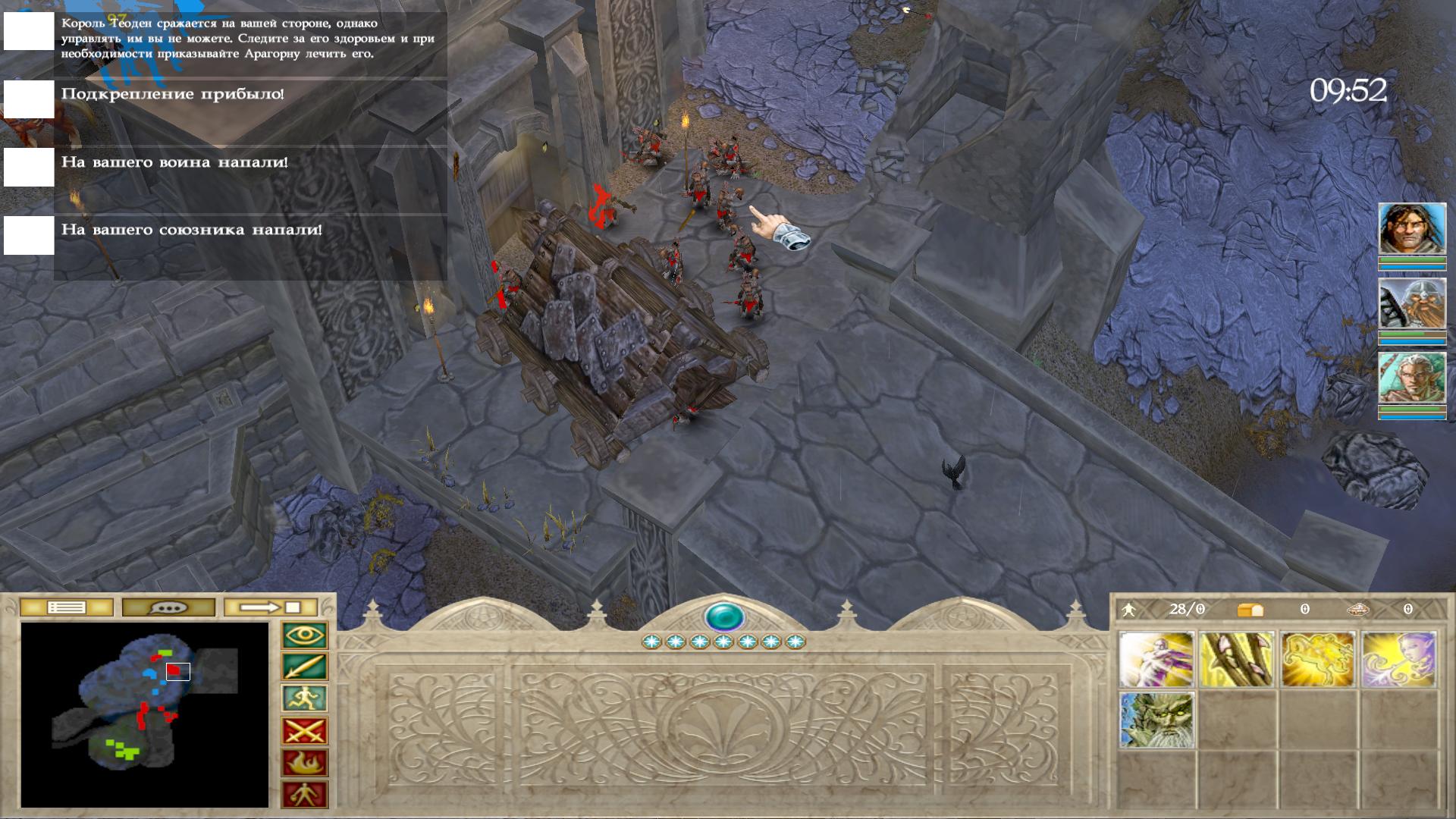Click the standing figure red icon
1456x819 pixels.
click(305, 795)
